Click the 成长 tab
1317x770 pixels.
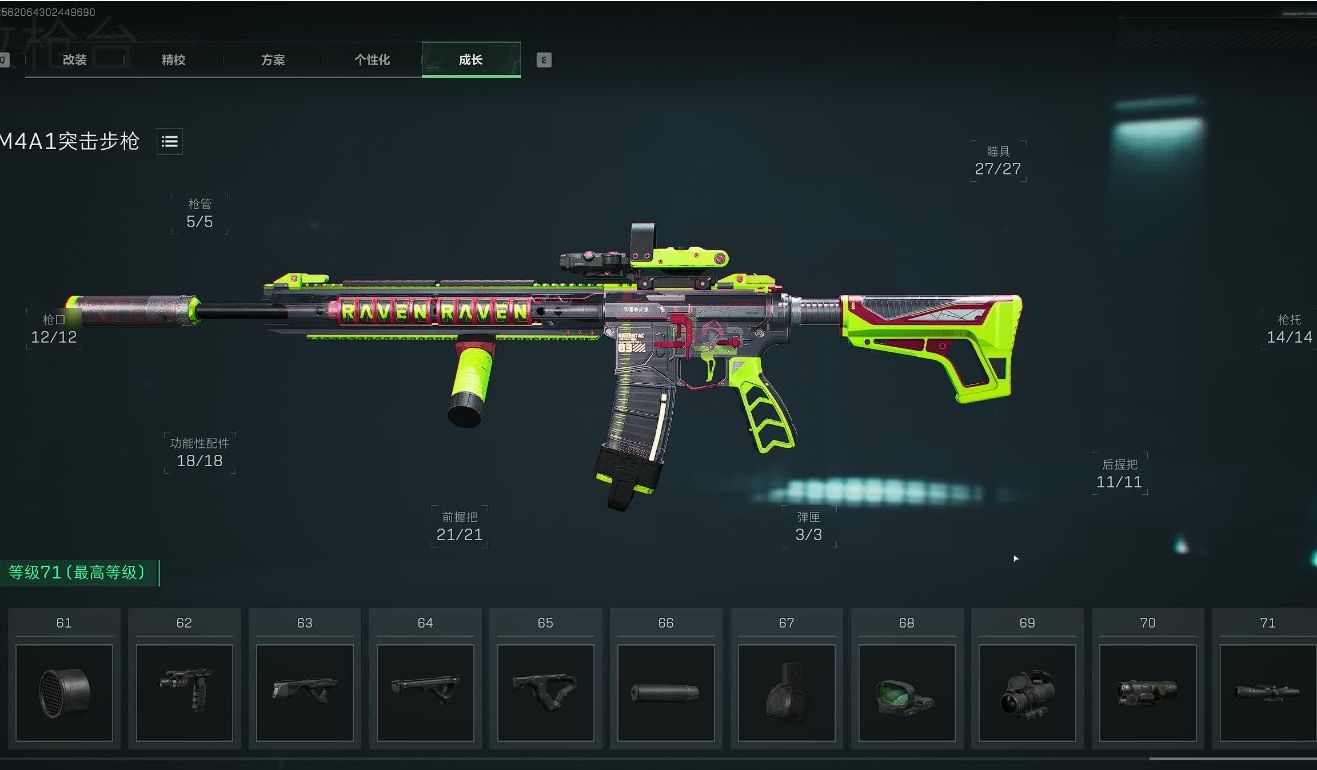471,60
